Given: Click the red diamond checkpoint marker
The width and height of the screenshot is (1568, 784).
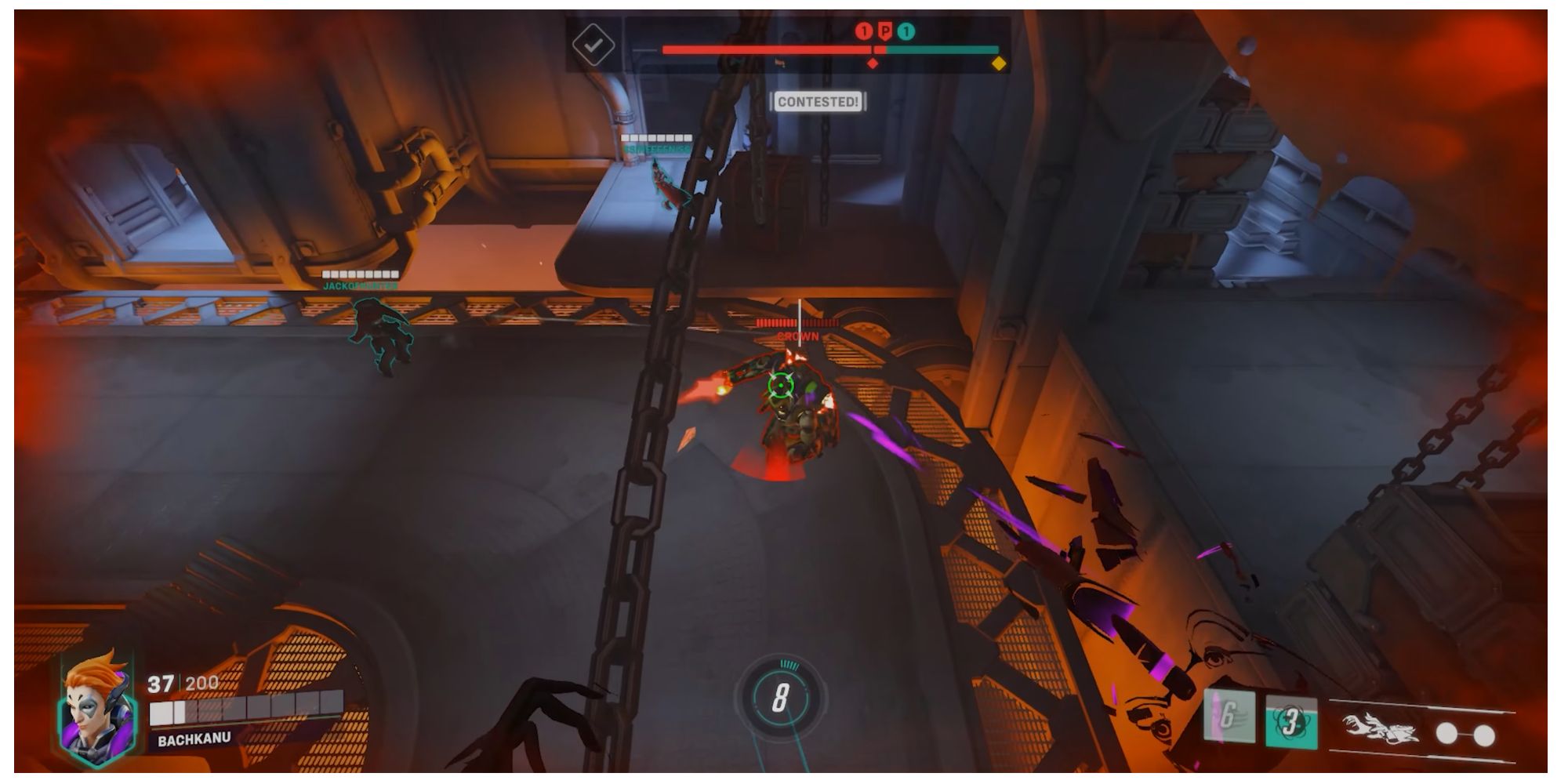Looking at the screenshot, I should 872,64.
